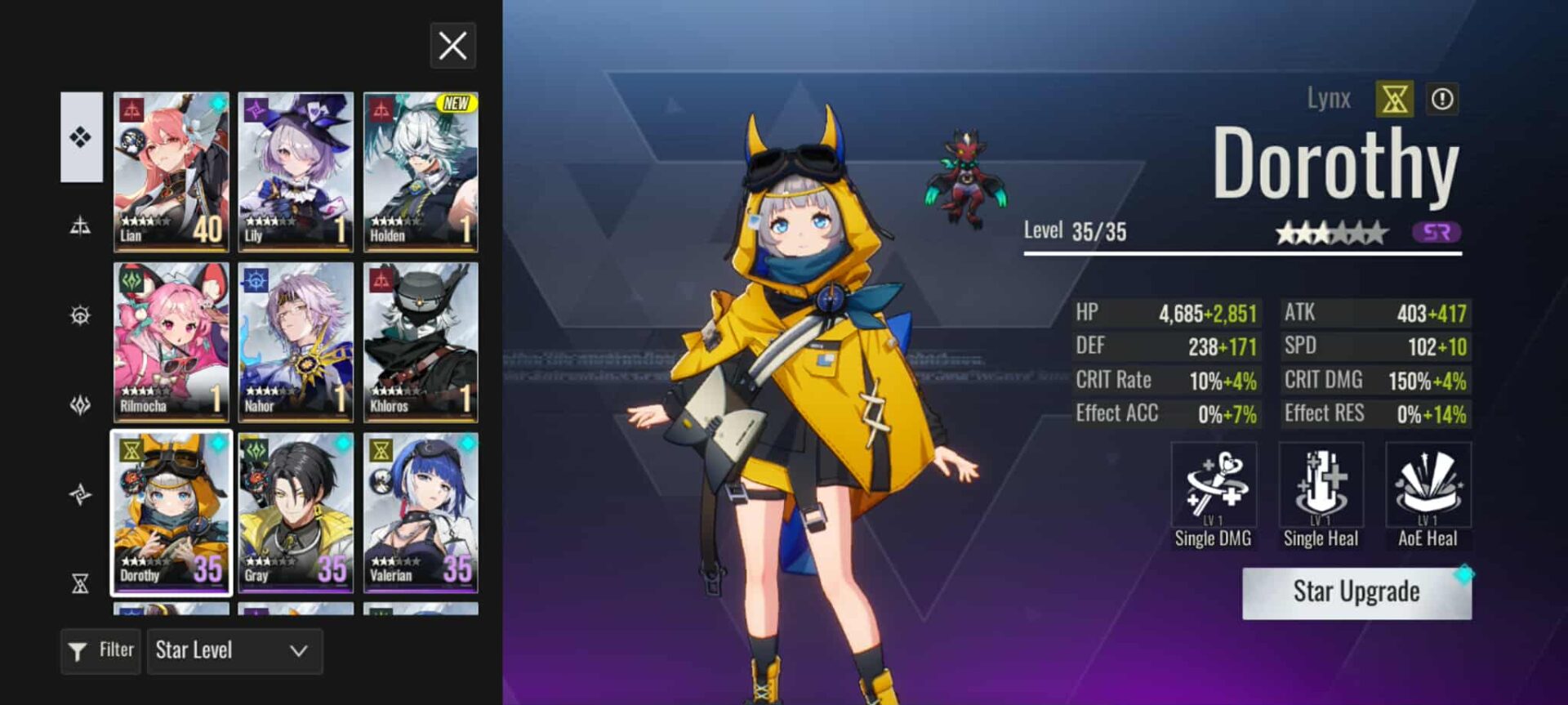
Task: Show character info via exclamation icon
Action: (1442, 100)
